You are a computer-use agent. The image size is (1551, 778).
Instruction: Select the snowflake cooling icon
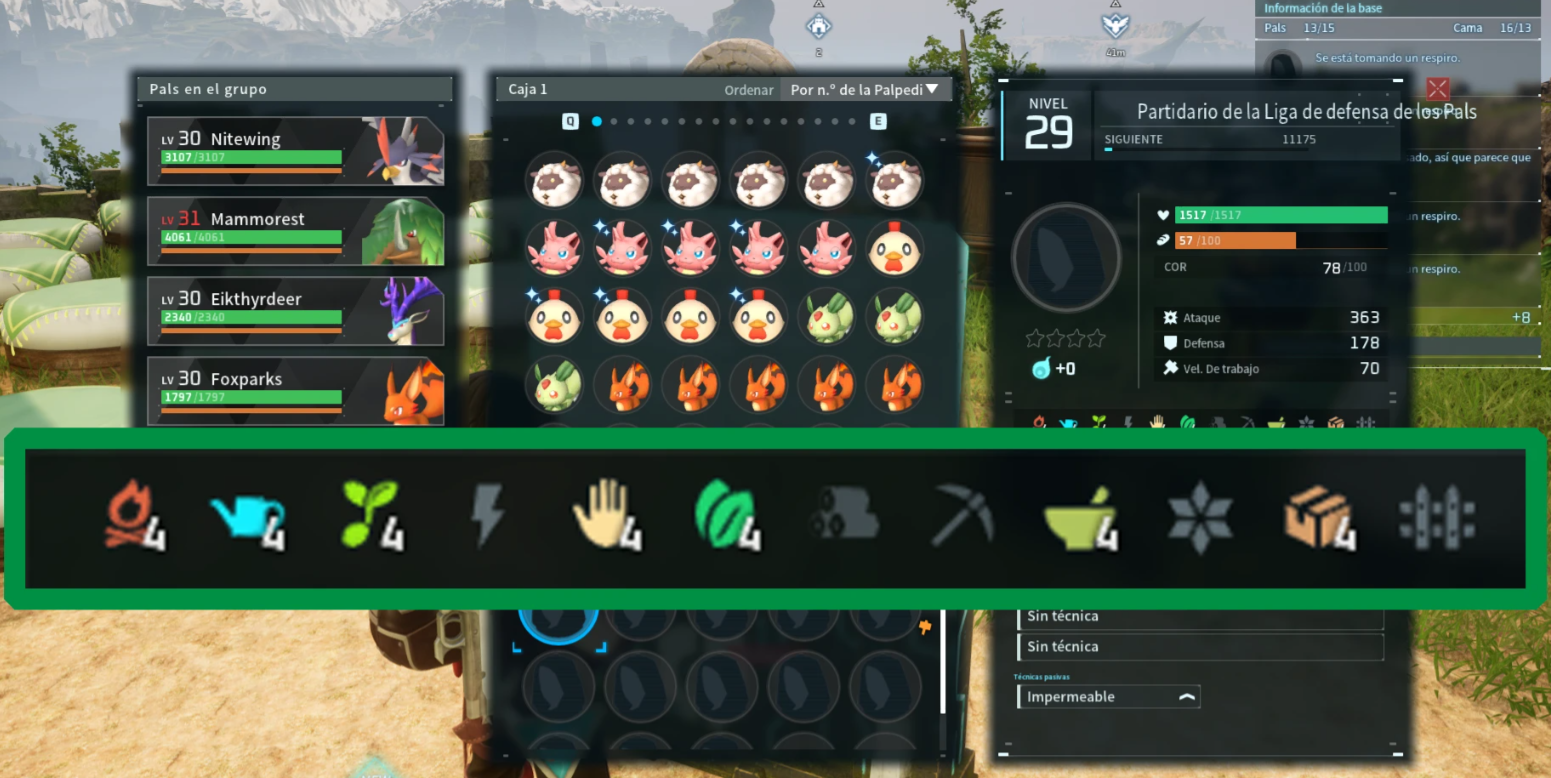(x=1199, y=517)
